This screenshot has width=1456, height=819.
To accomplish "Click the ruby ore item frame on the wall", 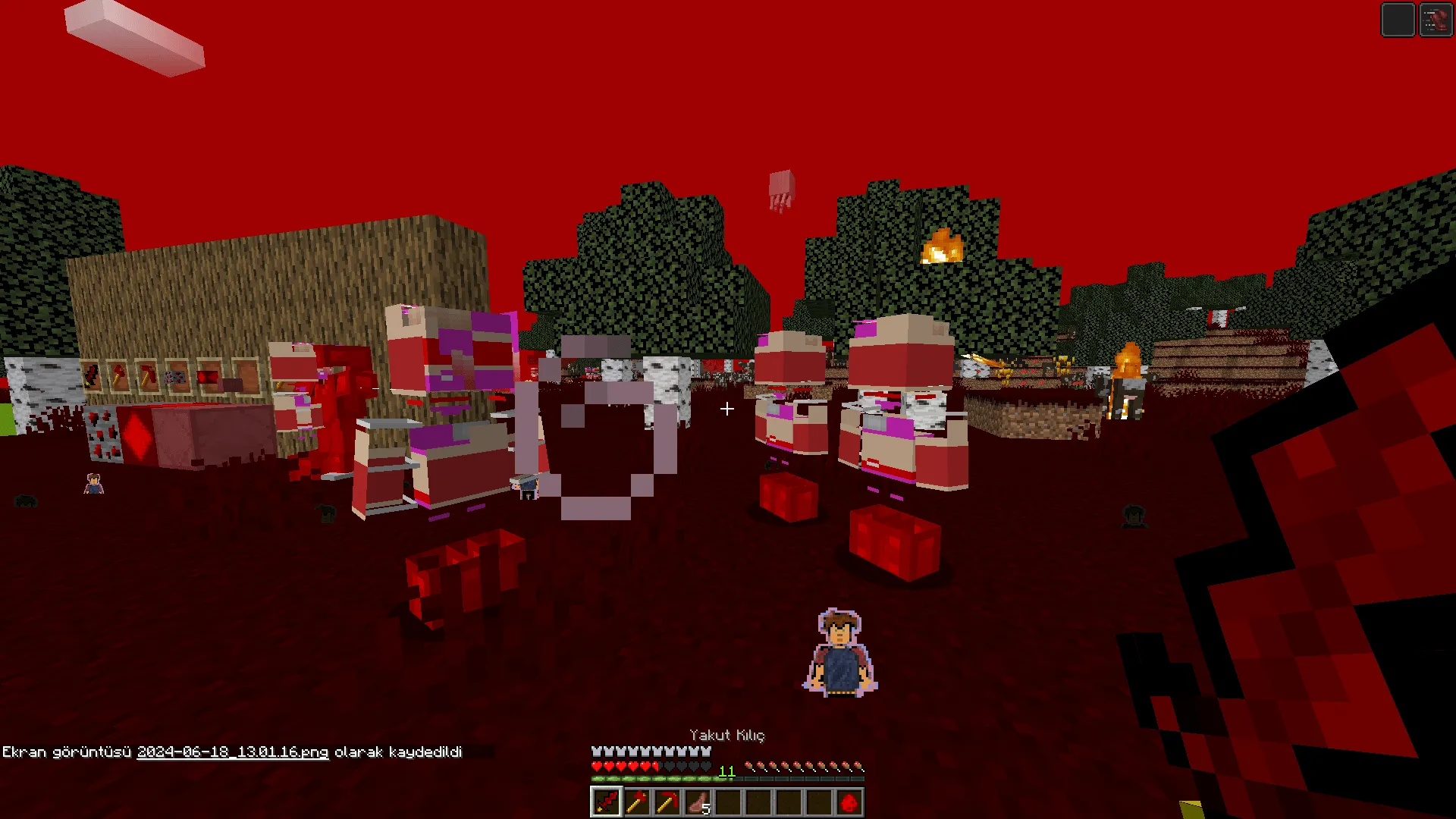I will coord(174,377).
